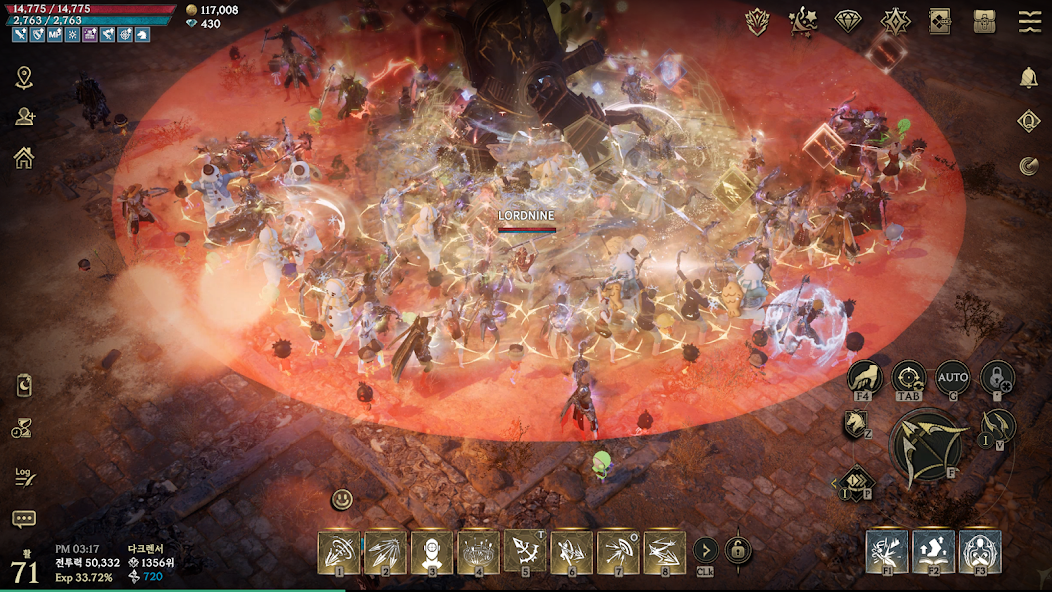Fire the main bow attack

click(x=926, y=449)
